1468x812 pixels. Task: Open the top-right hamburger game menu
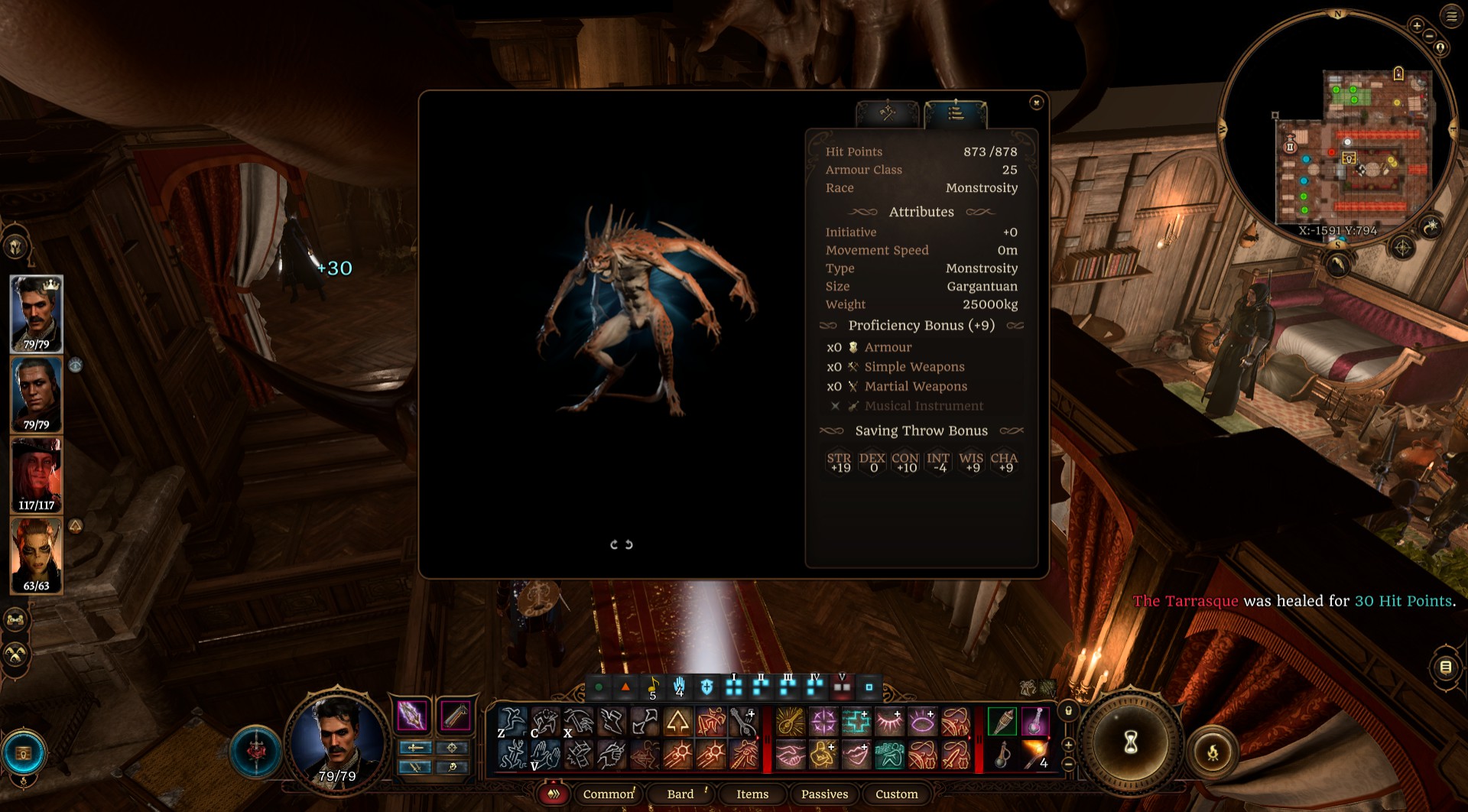coord(1451,16)
